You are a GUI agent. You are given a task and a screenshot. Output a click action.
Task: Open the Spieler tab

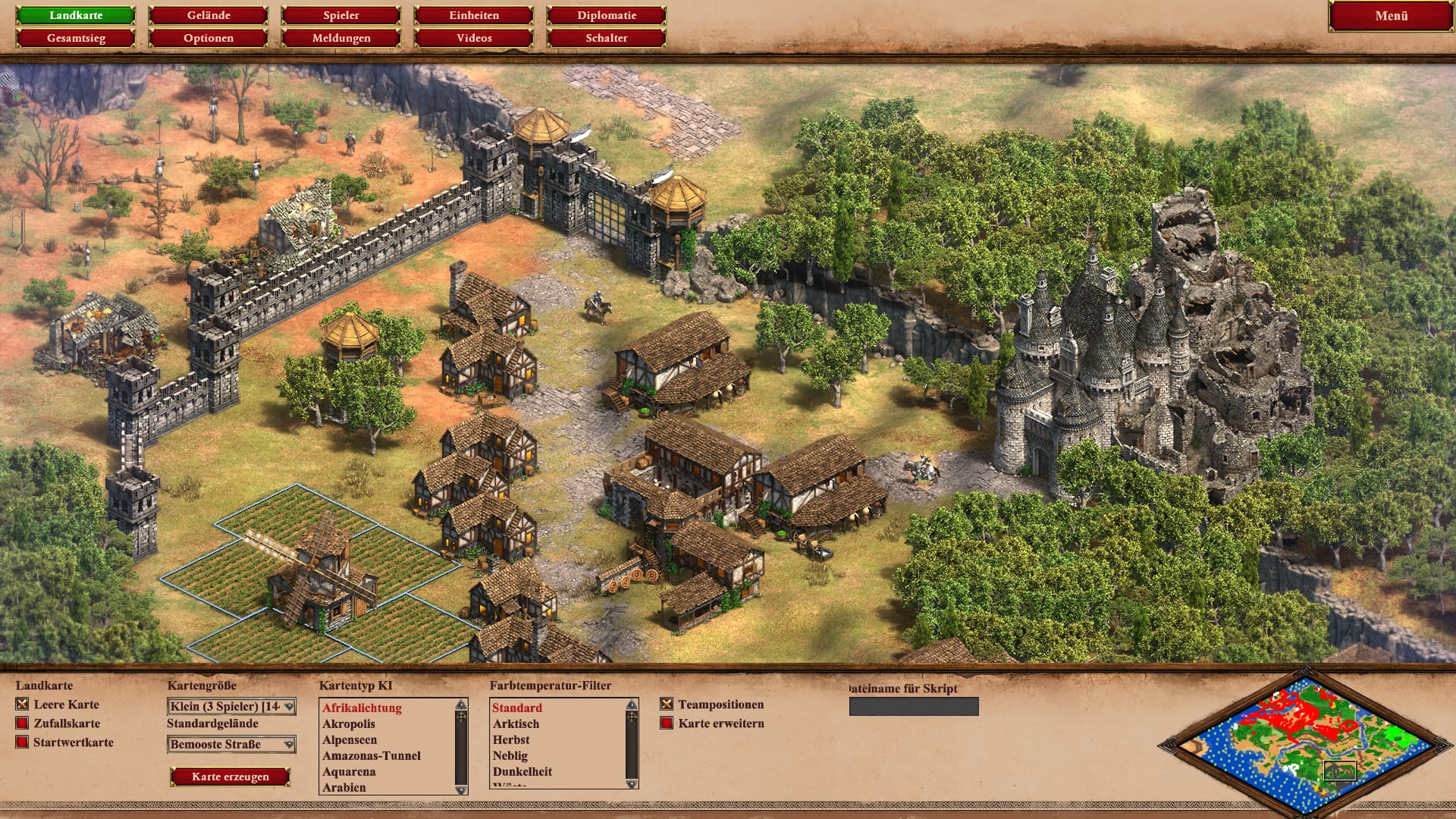pos(341,15)
